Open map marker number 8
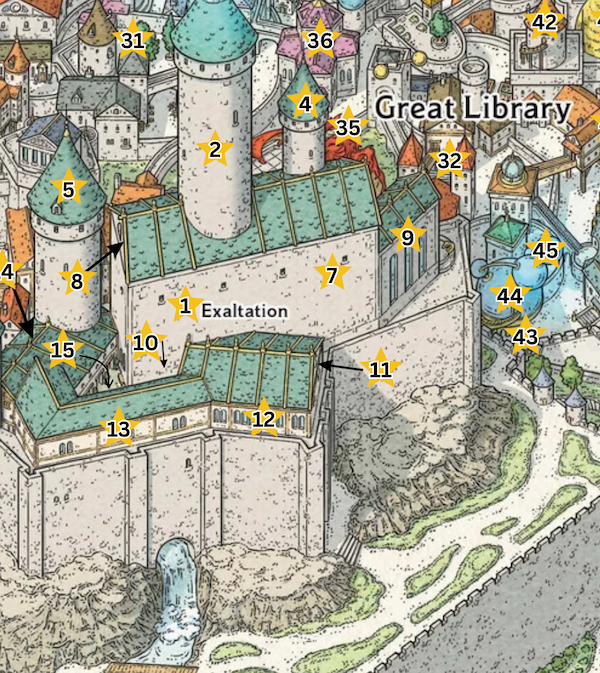This screenshot has height=673, width=600. [77, 281]
